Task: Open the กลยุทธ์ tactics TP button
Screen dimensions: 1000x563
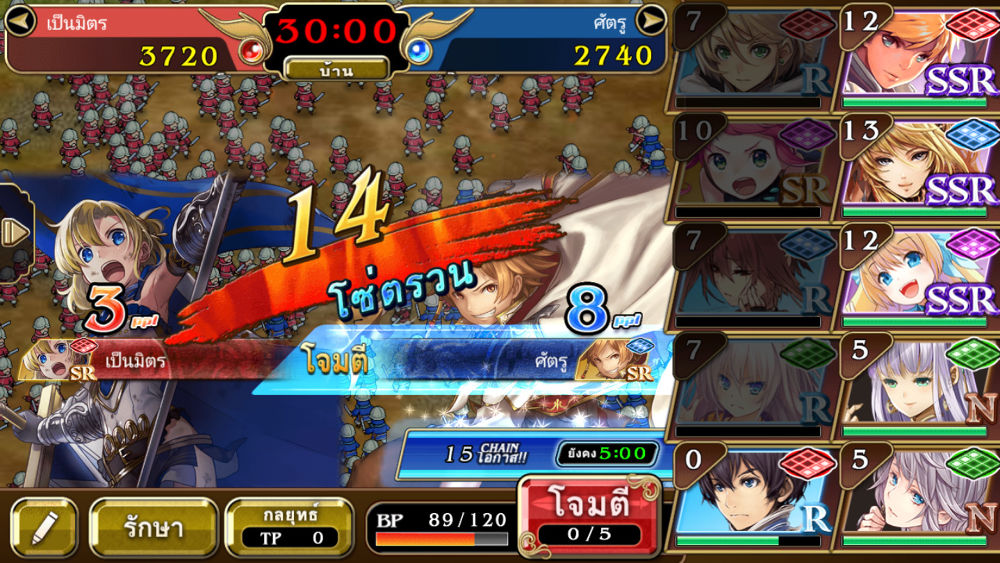Action: click(288, 526)
